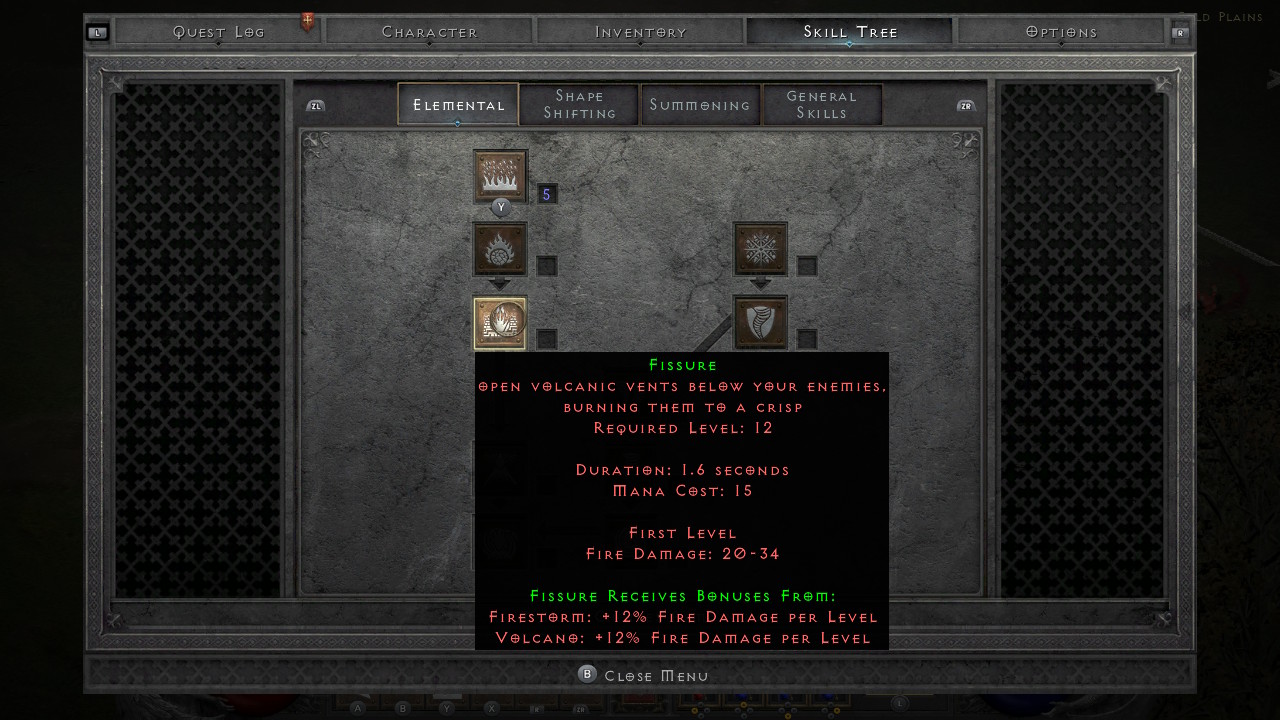Open the Quest Log tab
The image size is (1280, 720).
218,32
